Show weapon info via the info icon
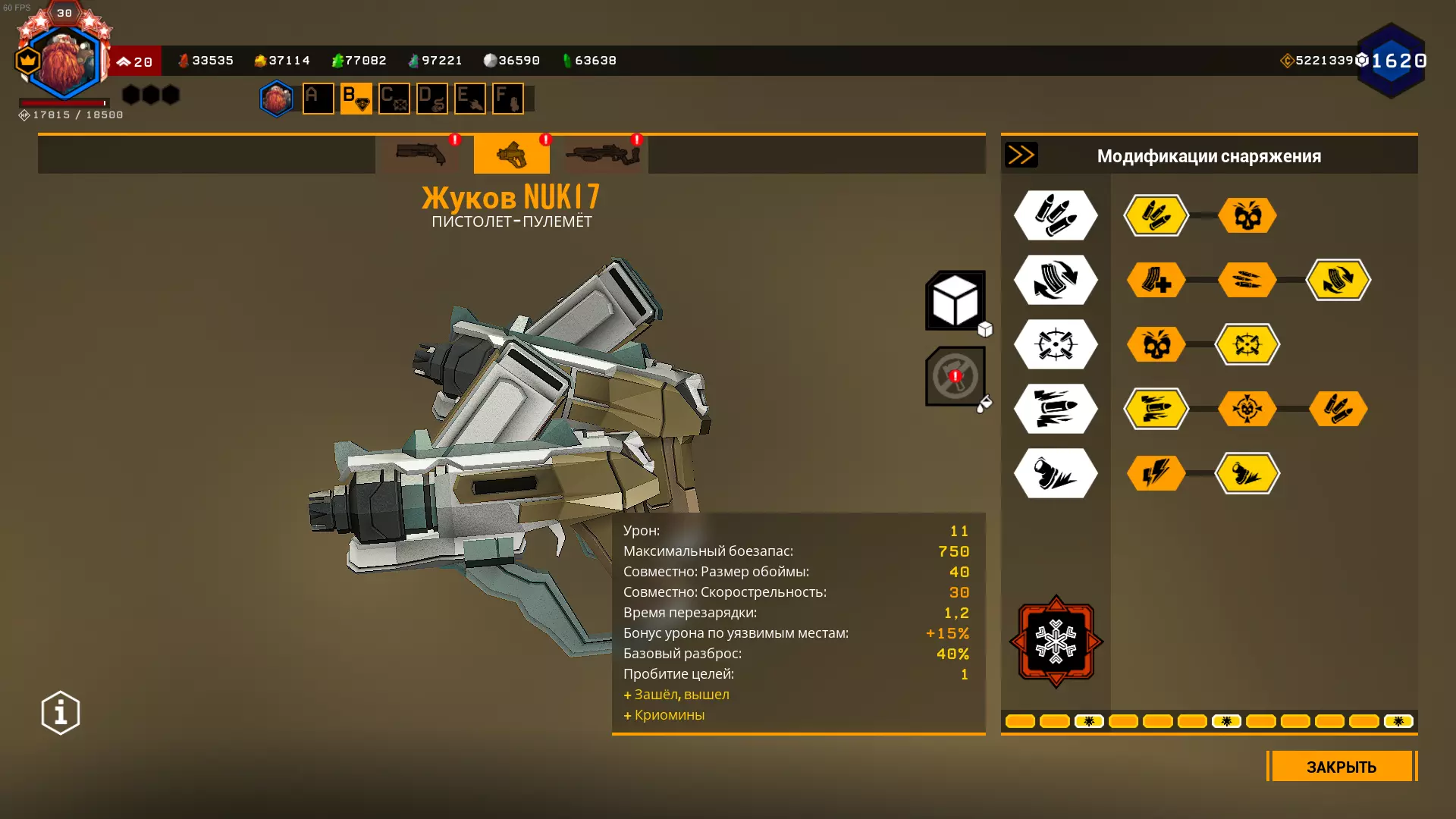1456x819 pixels. click(x=61, y=713)
